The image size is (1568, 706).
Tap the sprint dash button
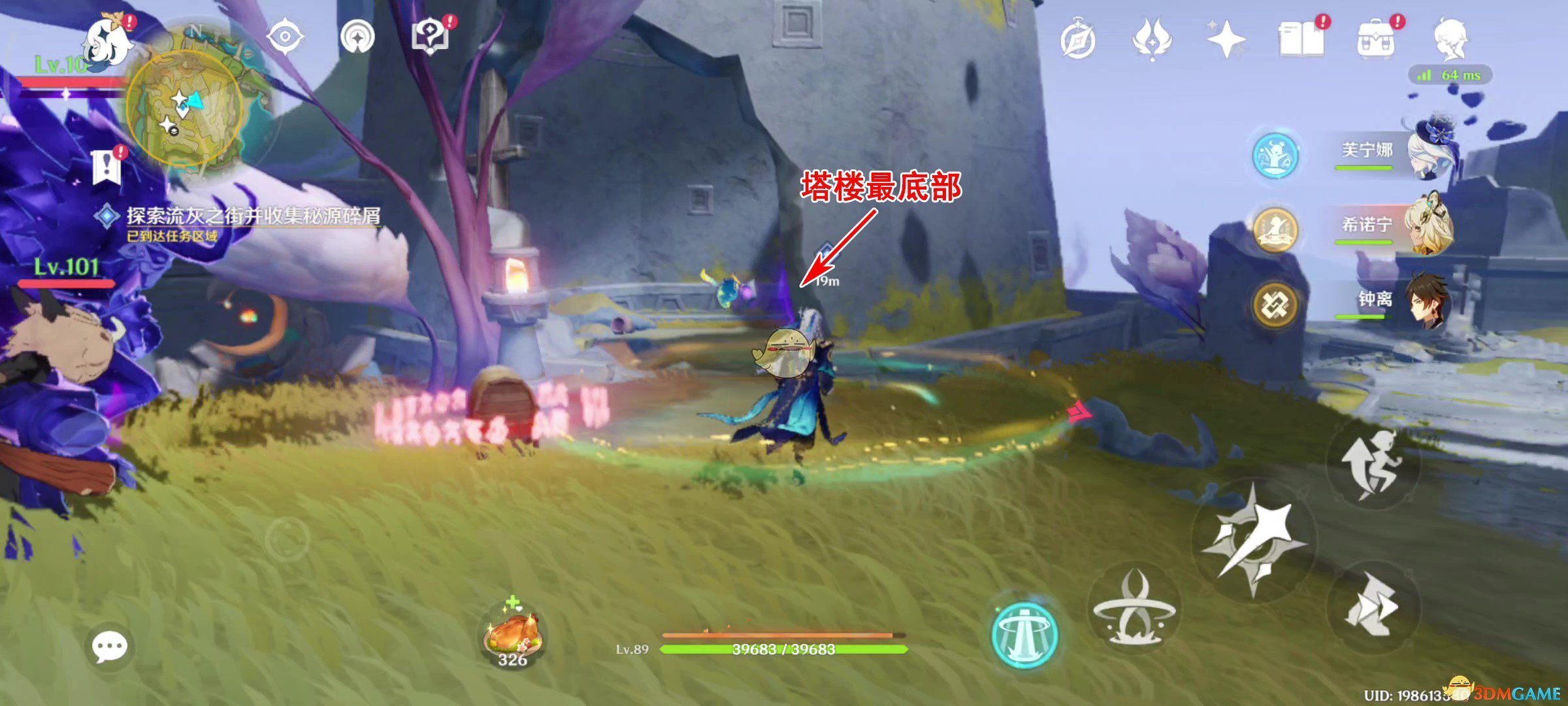click(1372, 607)
